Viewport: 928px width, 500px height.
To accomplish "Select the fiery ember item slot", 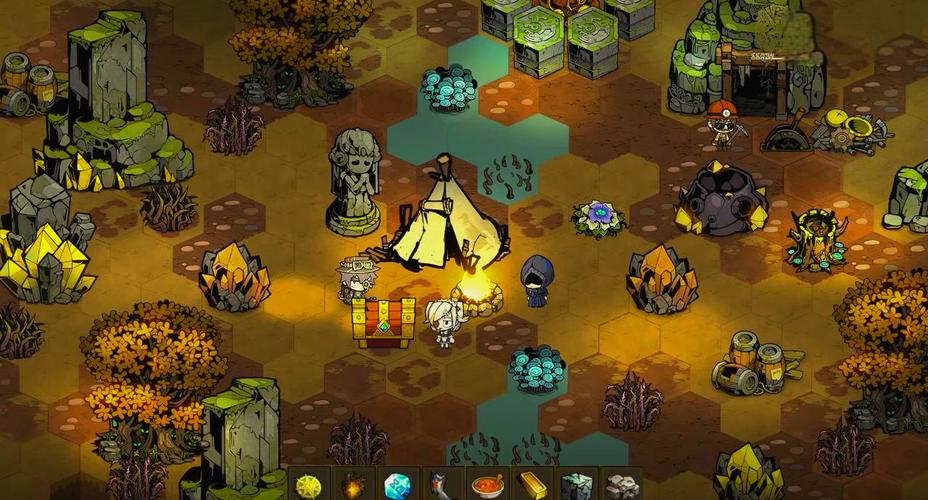I will click(x=354, y=485).
